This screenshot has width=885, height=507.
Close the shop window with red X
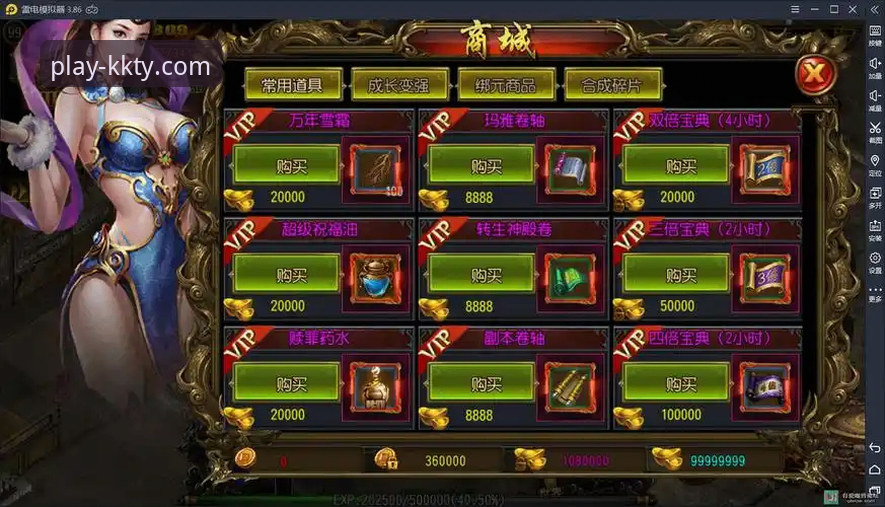[x=814, y=73]
